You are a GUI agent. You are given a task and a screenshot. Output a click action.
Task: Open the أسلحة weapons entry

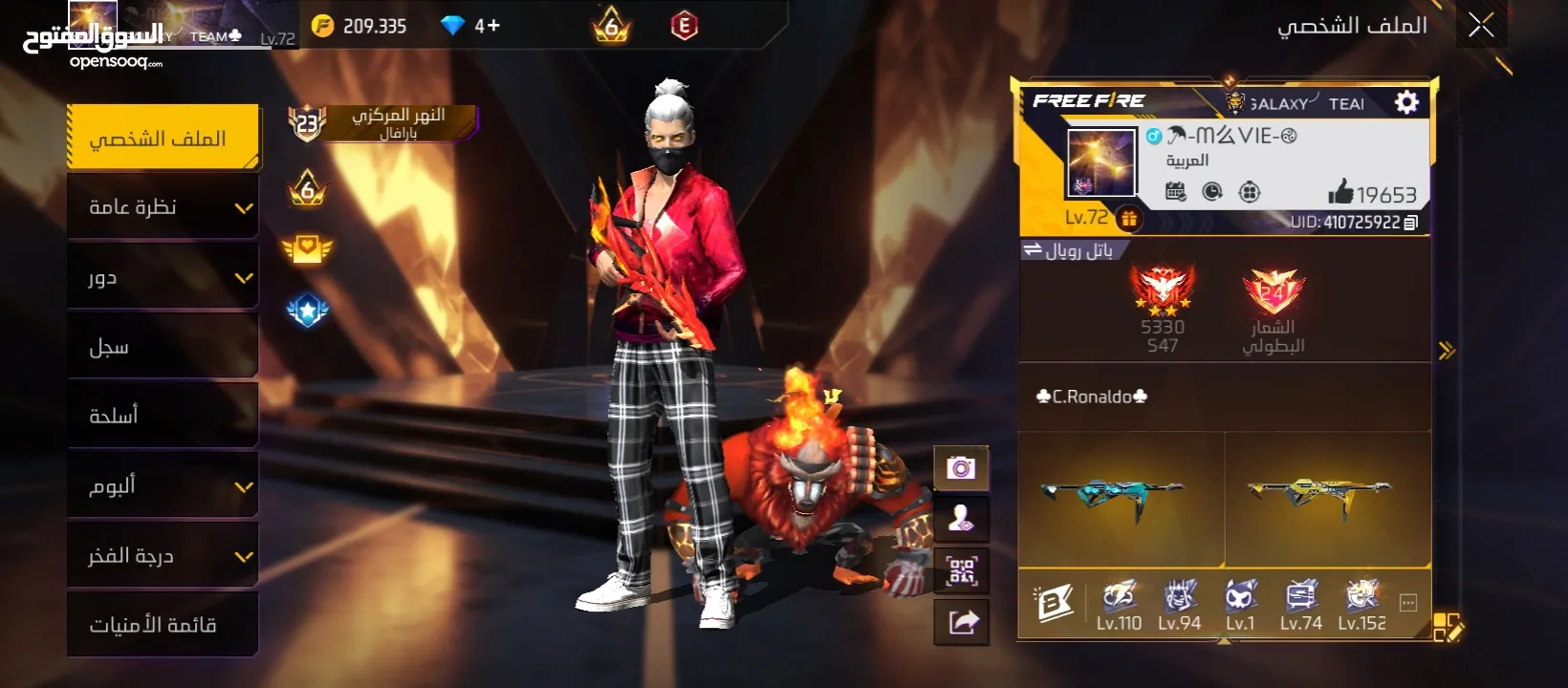pyautogui.click(x=163, y=416)
